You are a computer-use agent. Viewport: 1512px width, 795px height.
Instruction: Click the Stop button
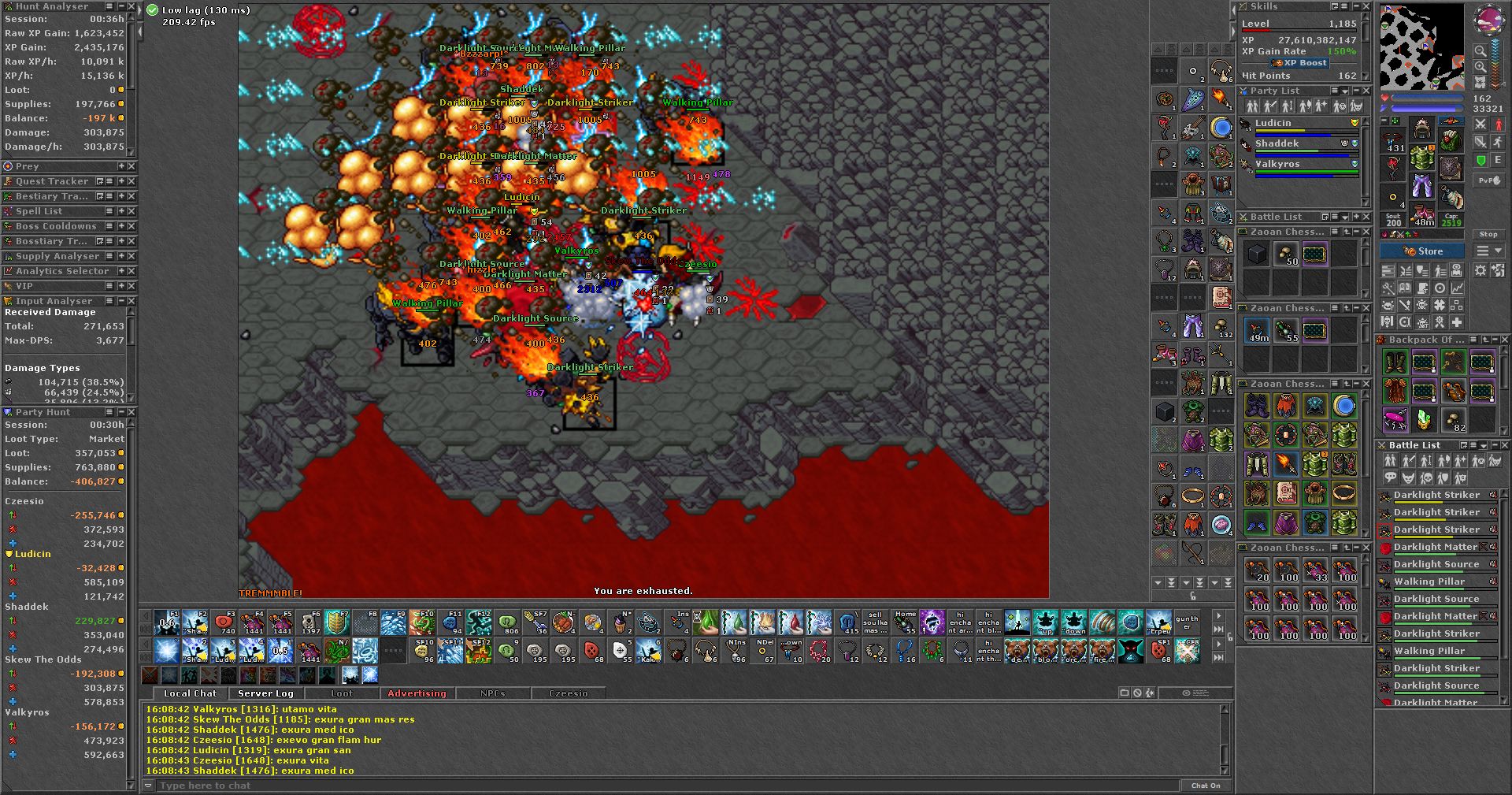(1488, 234)
